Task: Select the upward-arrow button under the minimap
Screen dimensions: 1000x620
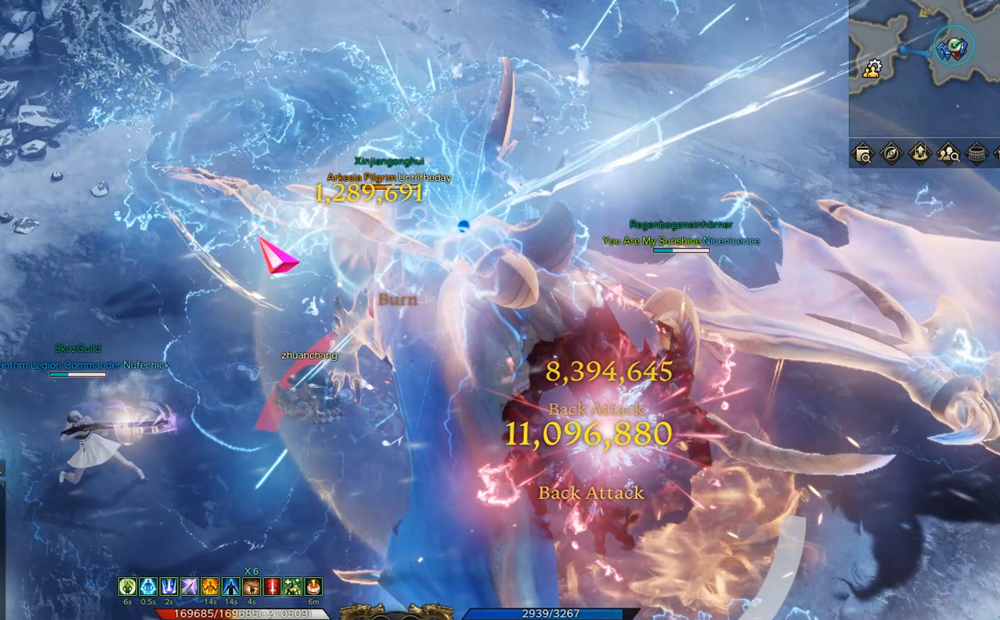Action: (x=920, y=154)
